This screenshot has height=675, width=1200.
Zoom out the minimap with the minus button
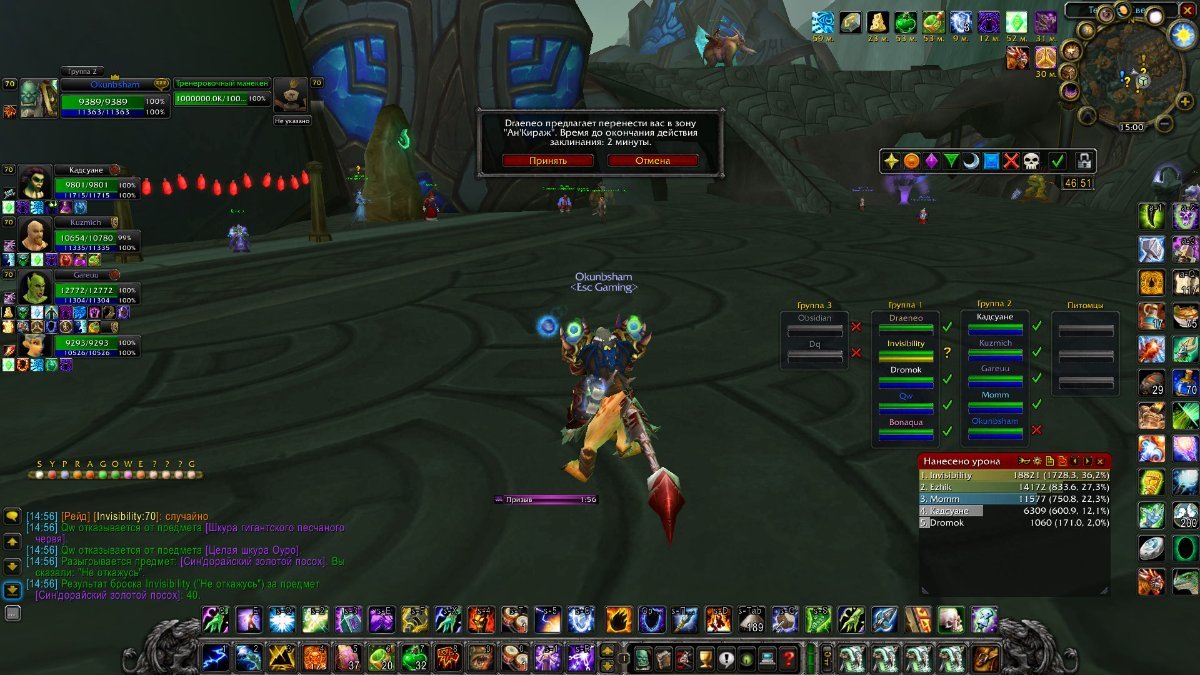coord(1166,124)
